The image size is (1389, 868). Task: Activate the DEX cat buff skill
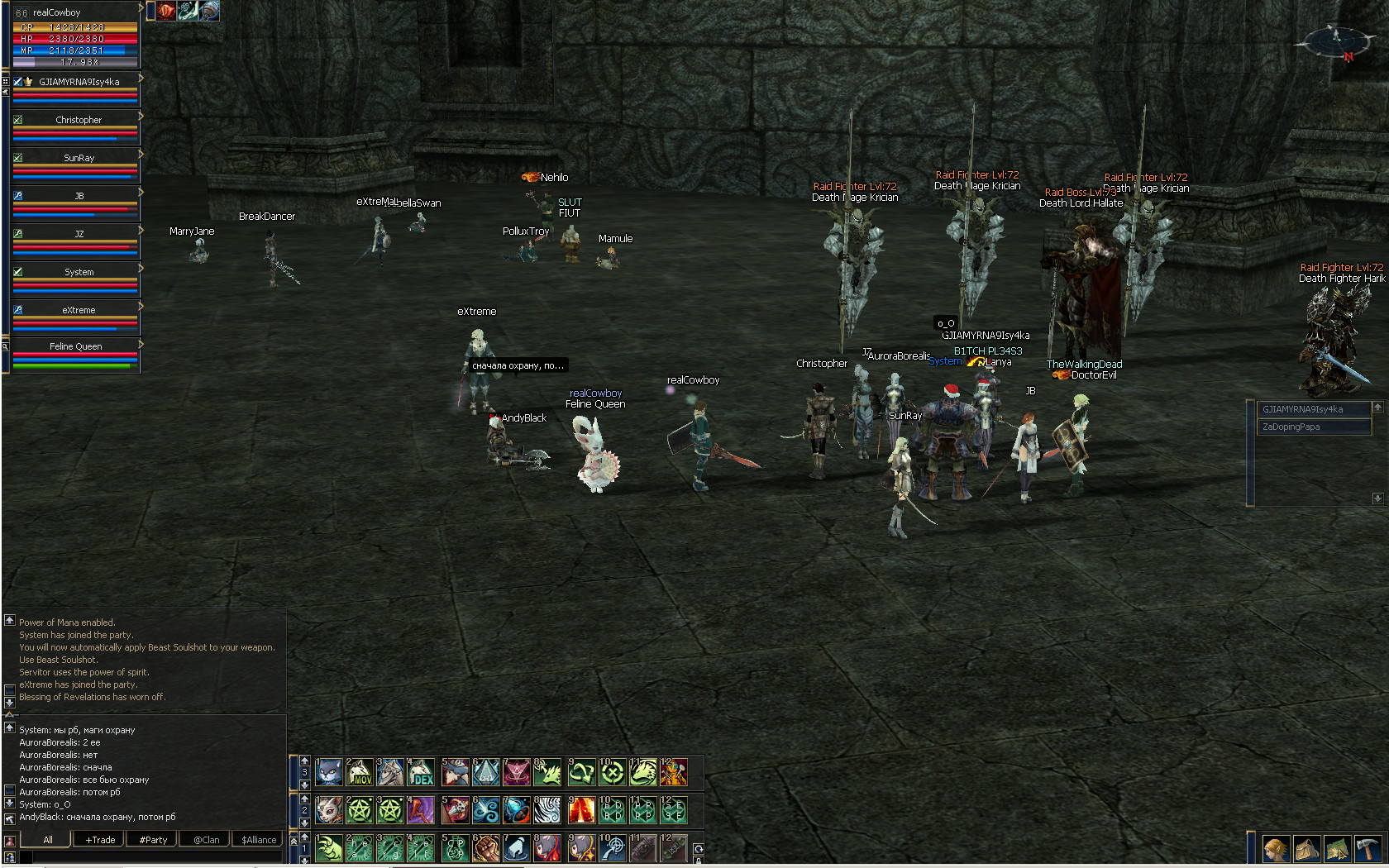tap(422, 772)
